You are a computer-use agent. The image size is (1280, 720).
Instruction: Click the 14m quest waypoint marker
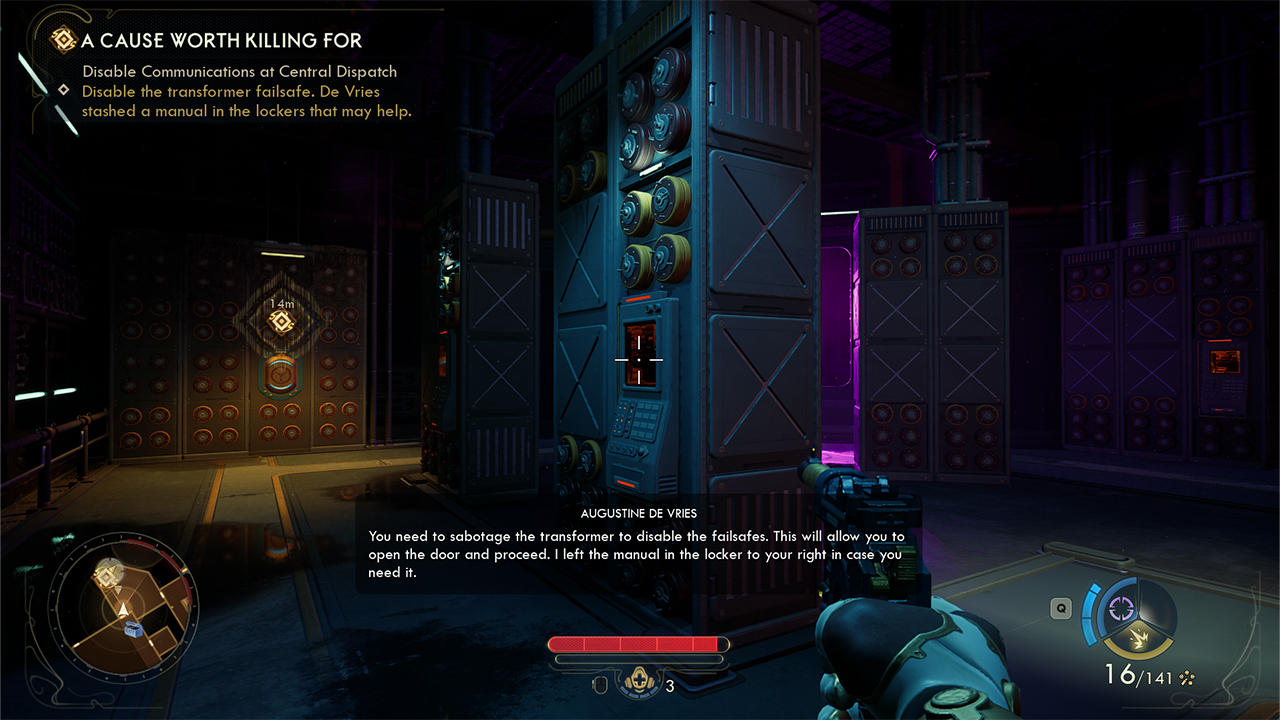282,321
